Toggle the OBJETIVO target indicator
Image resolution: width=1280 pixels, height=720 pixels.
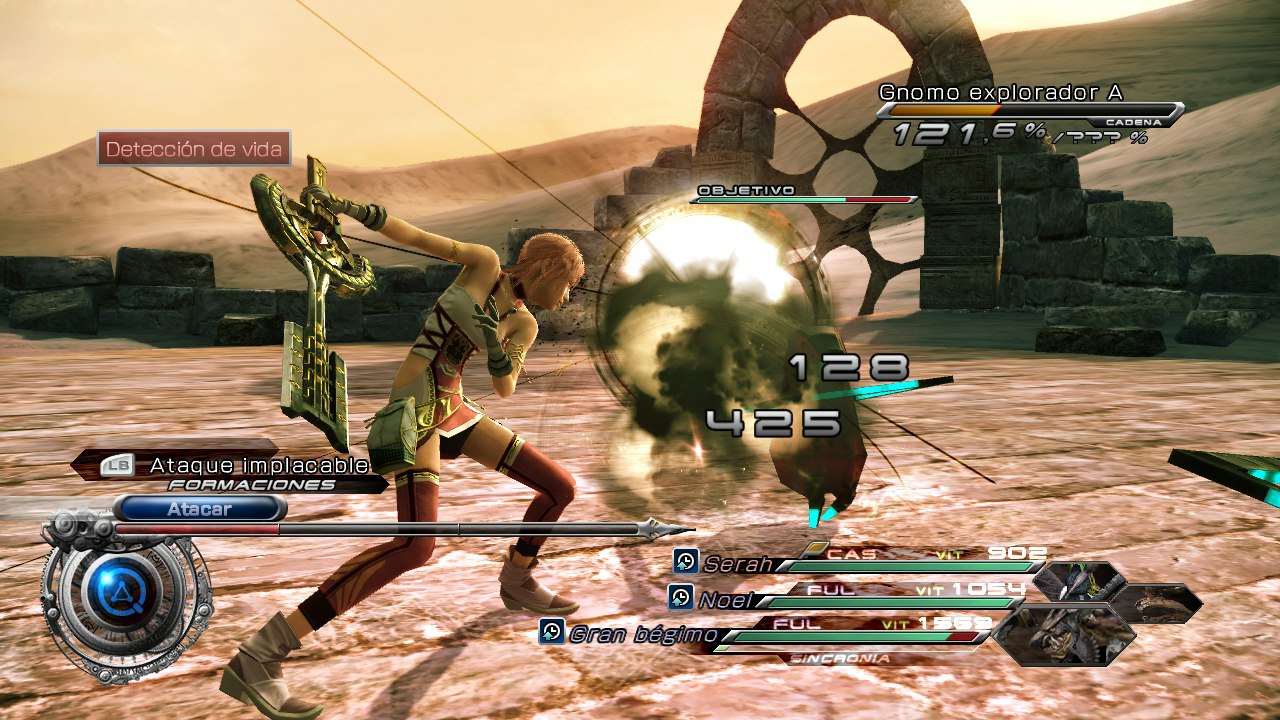click(x=744, y=190)
